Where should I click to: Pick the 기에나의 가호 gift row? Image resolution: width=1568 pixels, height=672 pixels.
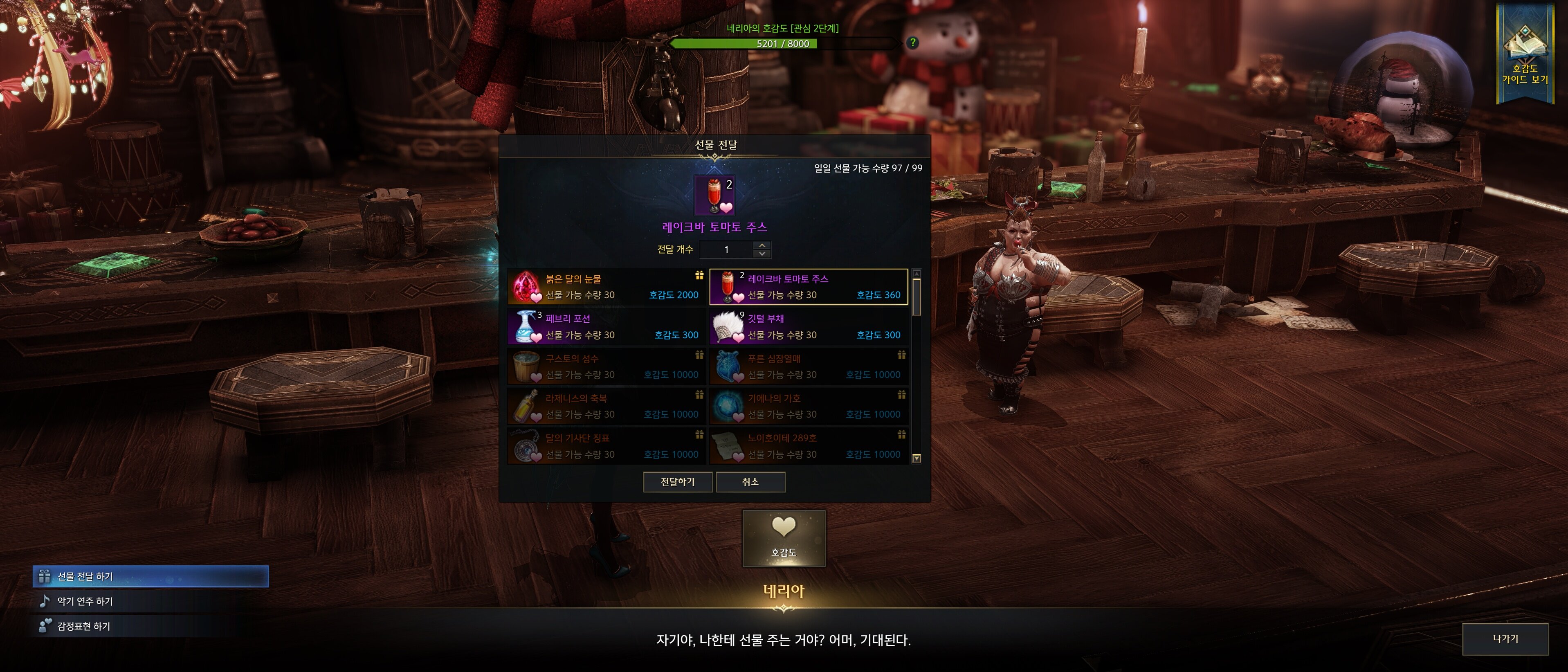coord(809,407)
